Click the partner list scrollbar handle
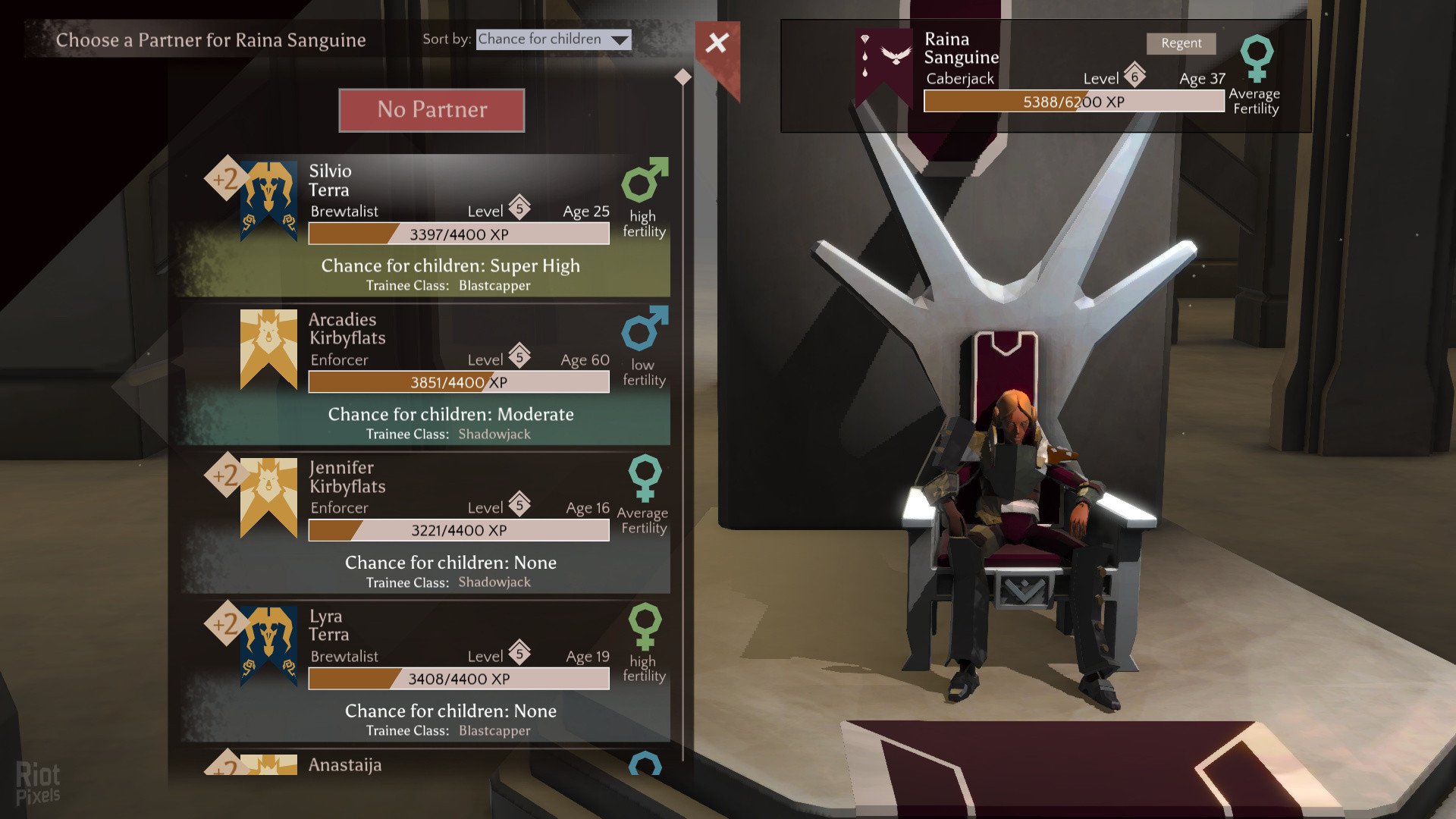1456x819 pixels. pyautogui.click(x=682, y=77)
